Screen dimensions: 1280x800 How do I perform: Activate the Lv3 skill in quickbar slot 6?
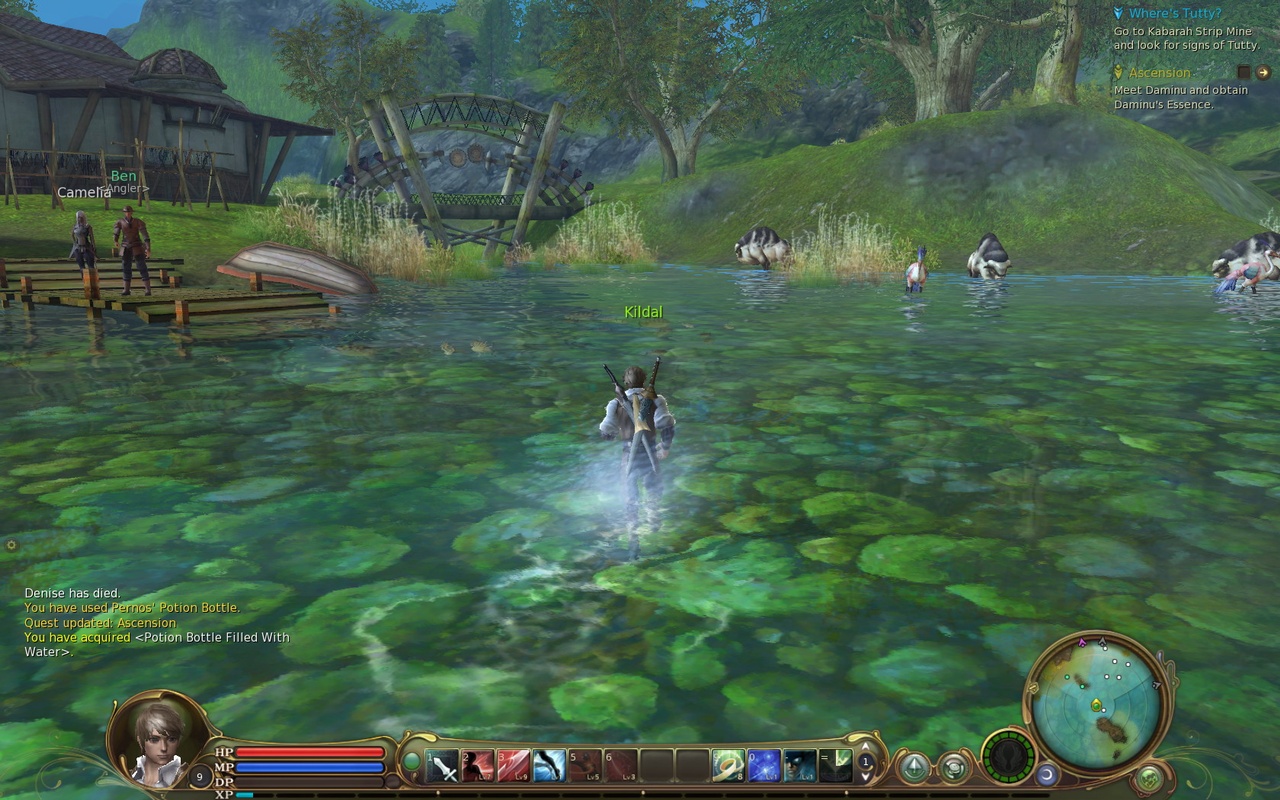pyautogui.click(x=620, y=765)
